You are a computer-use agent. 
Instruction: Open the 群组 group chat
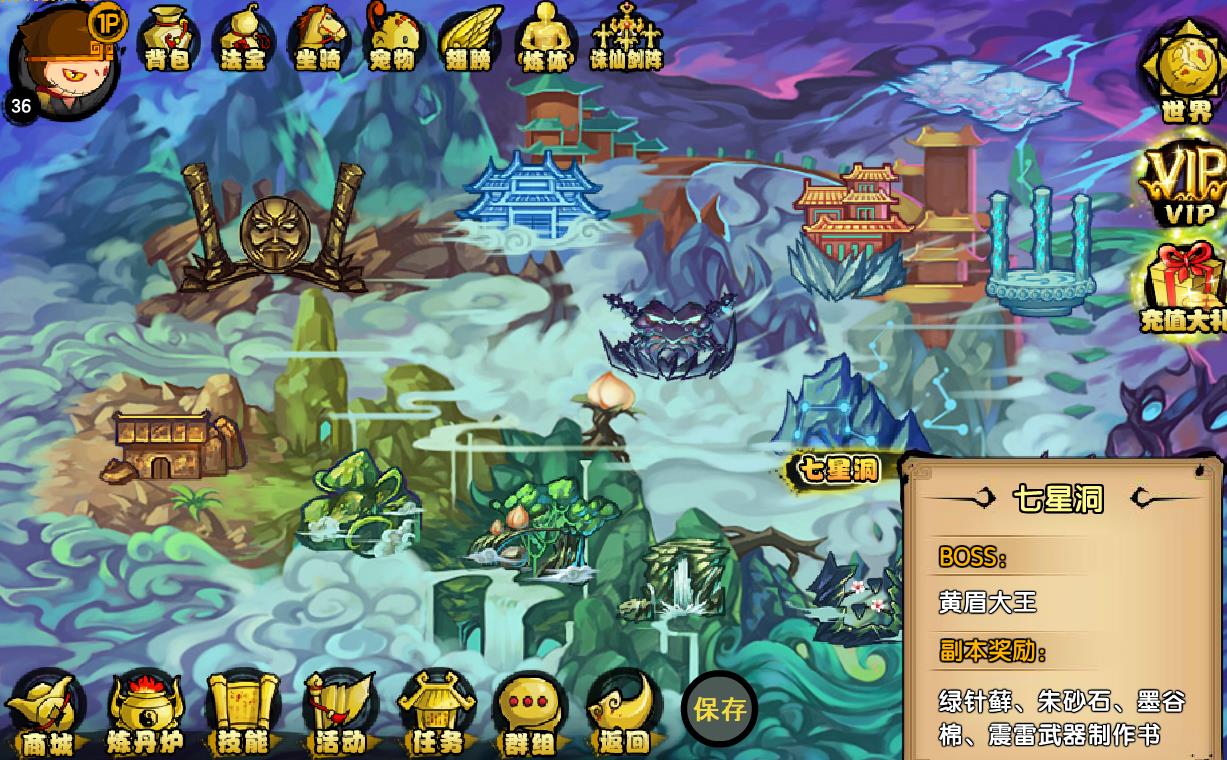click(532, 715)
